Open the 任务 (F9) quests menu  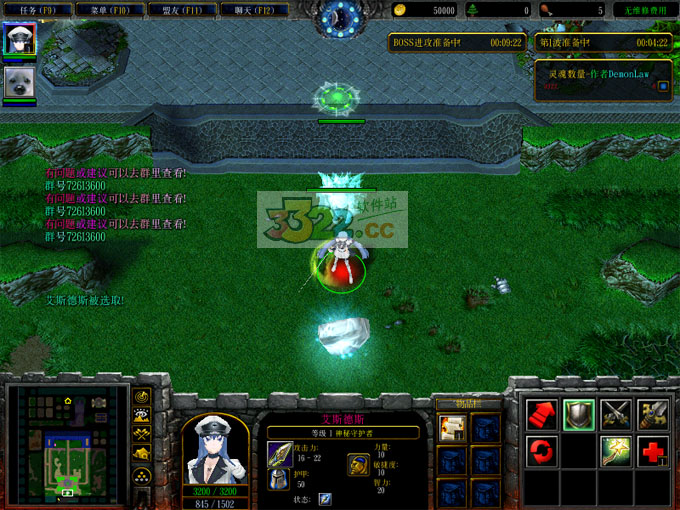coord(40,10)
